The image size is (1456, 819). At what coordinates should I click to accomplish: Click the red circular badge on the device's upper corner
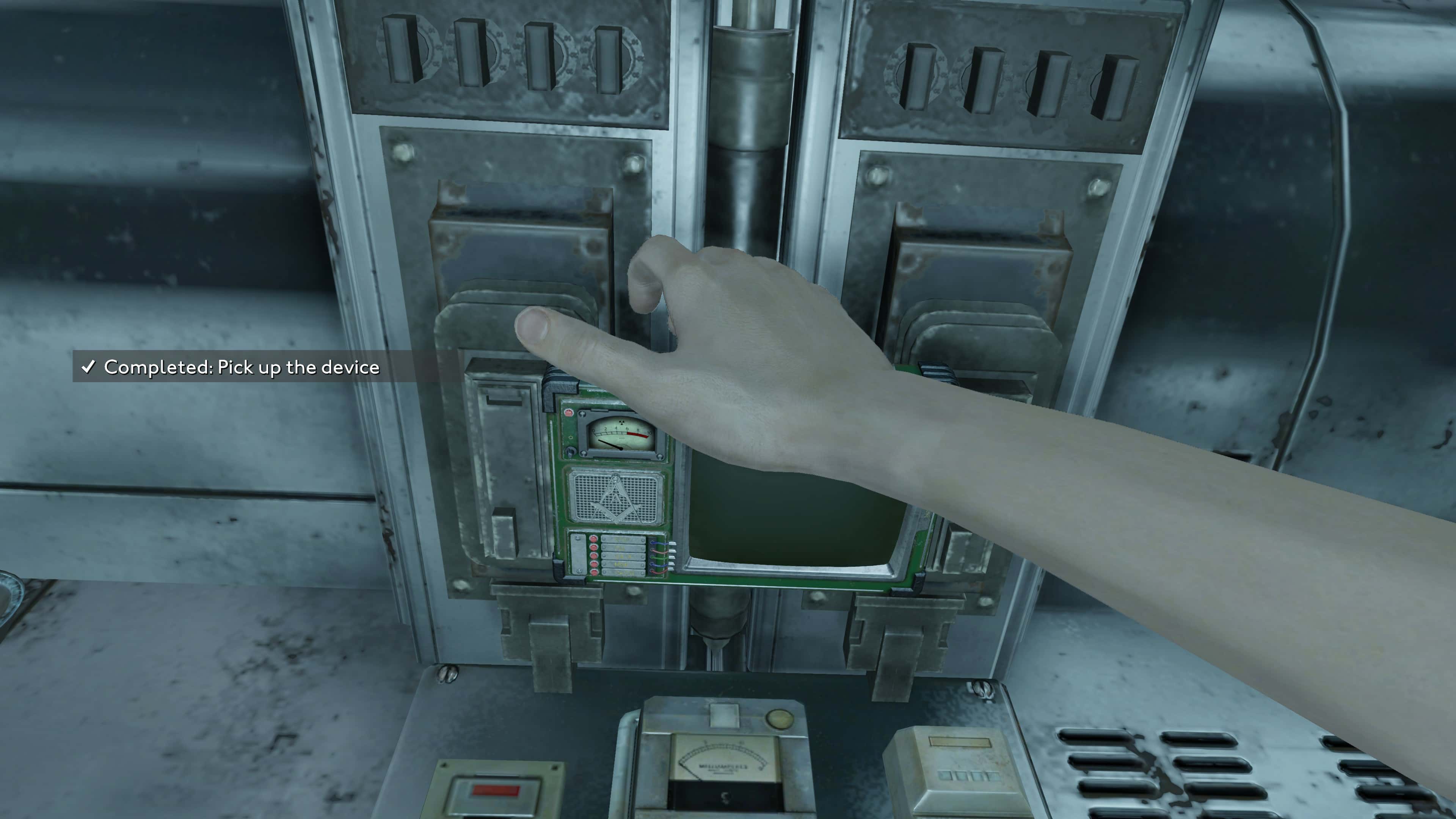[569, 413]
